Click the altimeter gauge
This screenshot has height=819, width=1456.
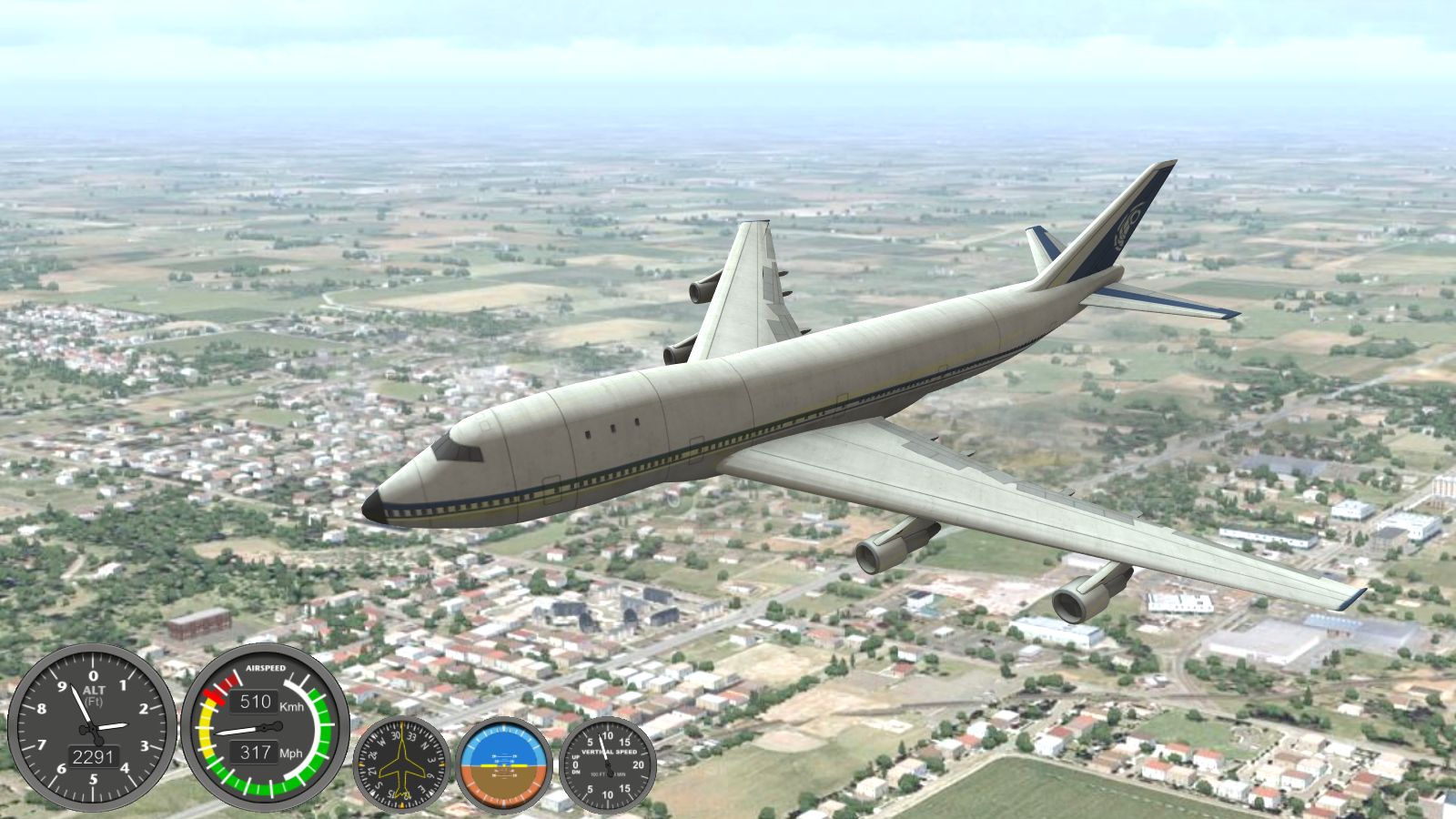click(x=92, y=727)
